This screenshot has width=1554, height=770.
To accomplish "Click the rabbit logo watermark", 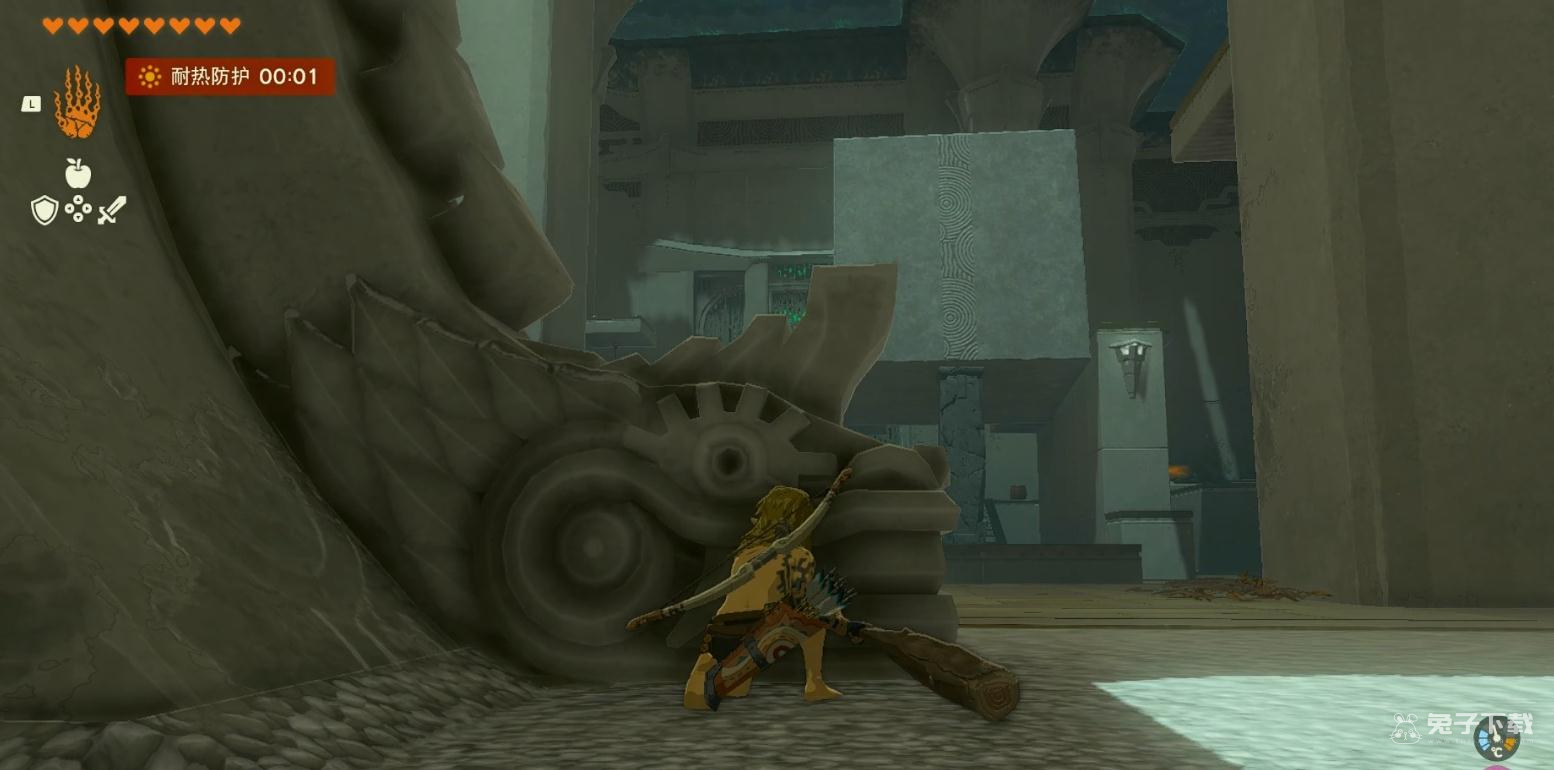I will (x=1407, y=727).
